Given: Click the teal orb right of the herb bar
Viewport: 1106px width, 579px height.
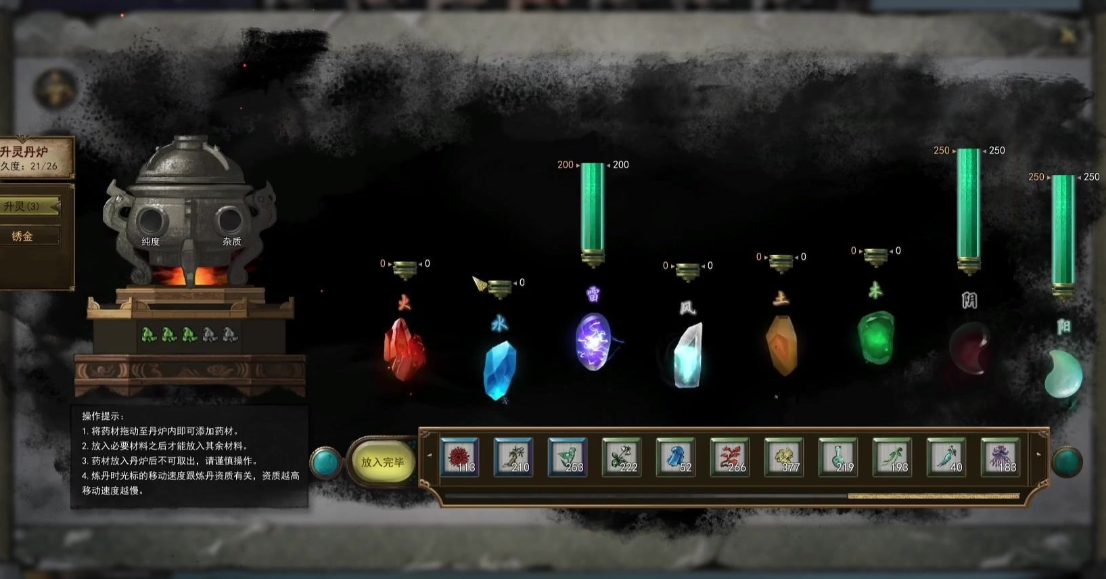Looking at the screenshot, I should pyautogui.click(x=1067, y=461).
